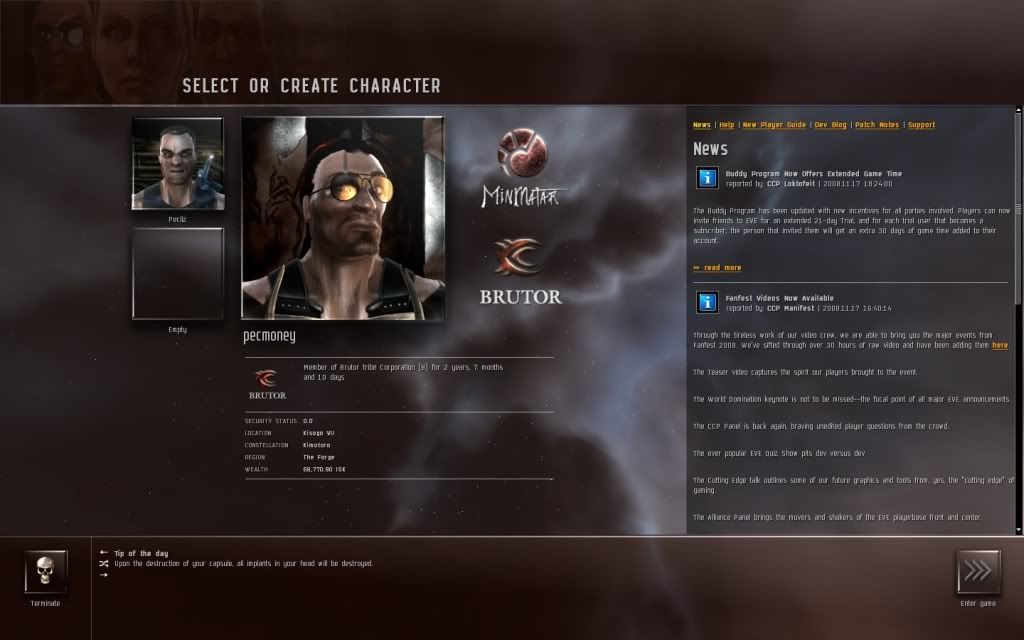The image size is (1024, 640).
Task: Choose the Empty character slot
Action: (x=178, y=273)
